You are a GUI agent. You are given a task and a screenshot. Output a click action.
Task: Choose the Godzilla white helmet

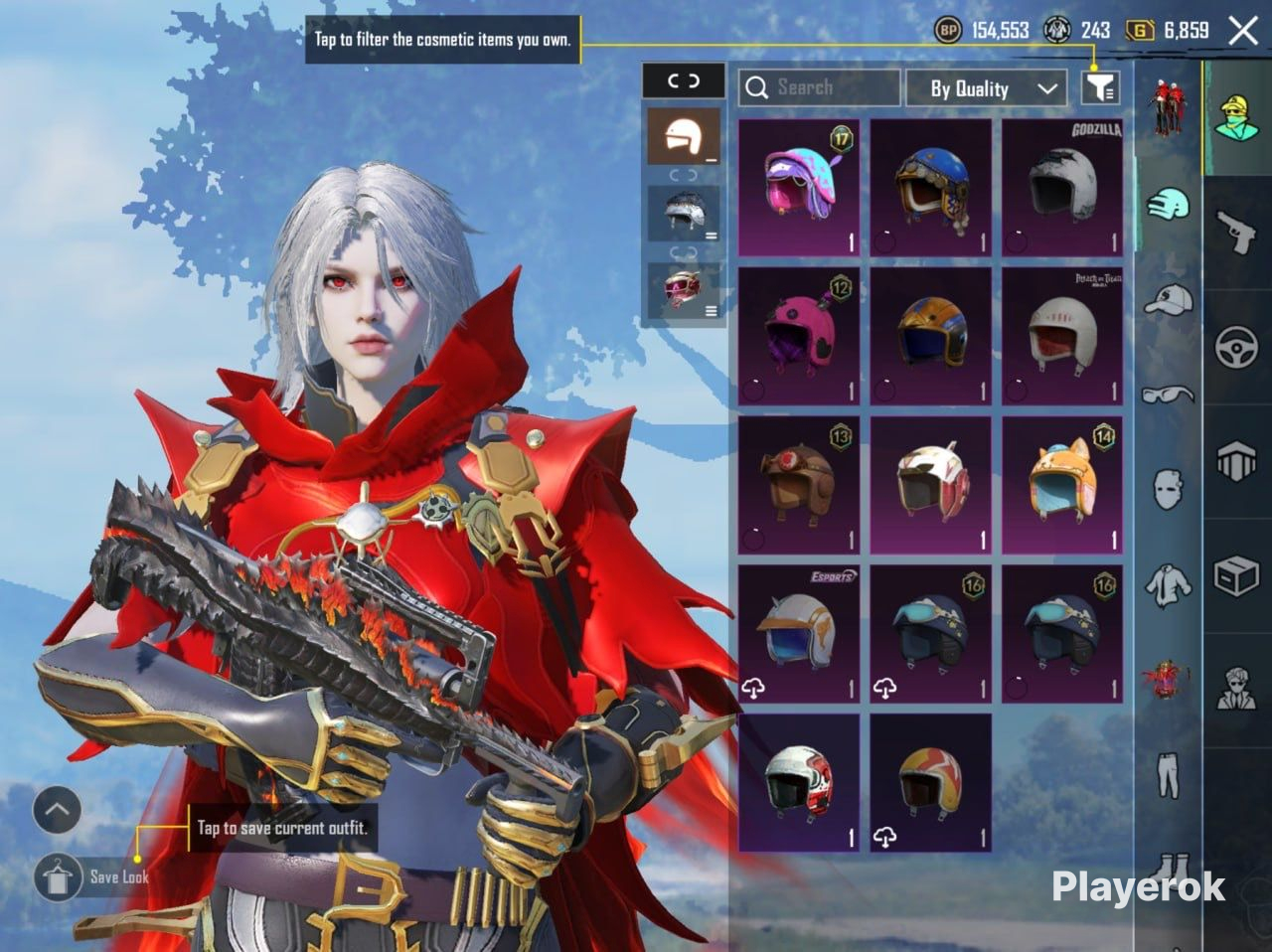point(1062,188)
